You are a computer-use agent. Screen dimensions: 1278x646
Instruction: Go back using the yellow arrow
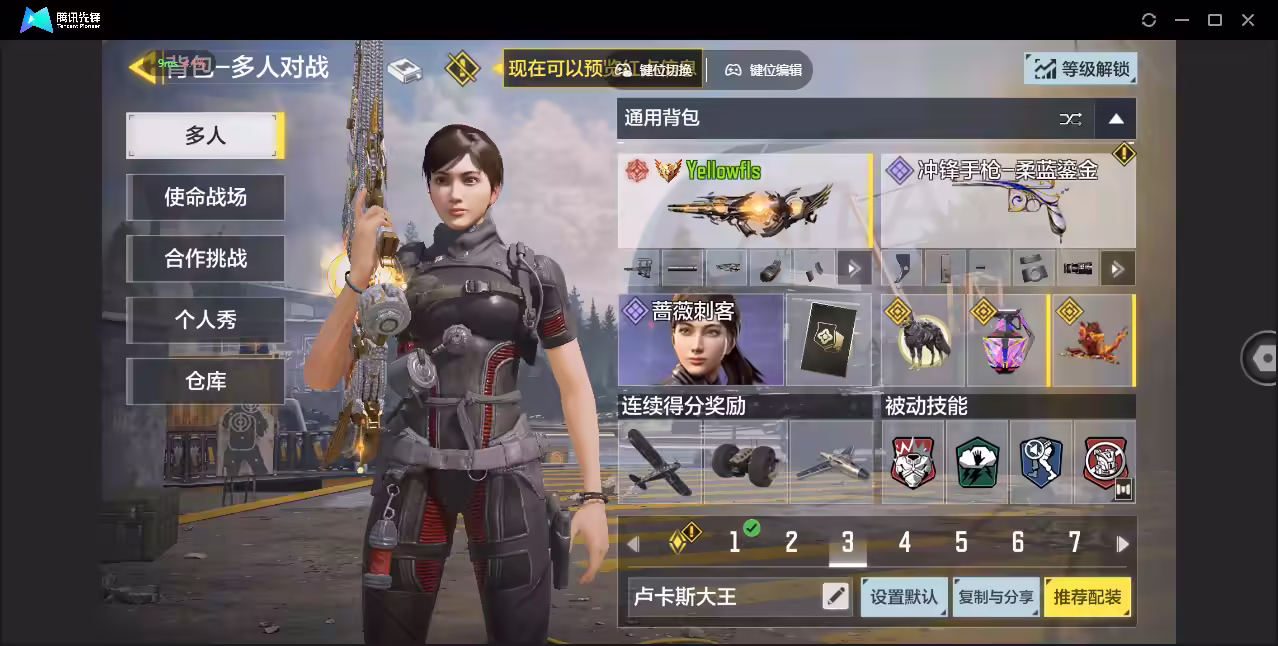point(142,67)
